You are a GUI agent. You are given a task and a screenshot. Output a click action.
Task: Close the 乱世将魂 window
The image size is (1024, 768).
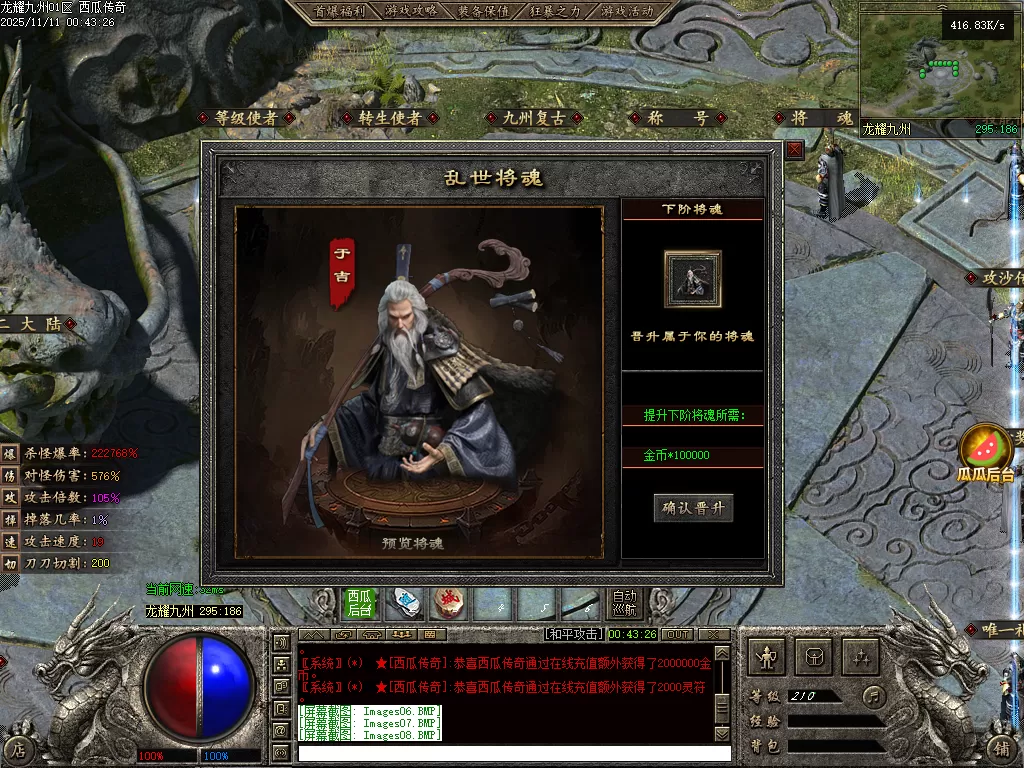coord(794,150)
